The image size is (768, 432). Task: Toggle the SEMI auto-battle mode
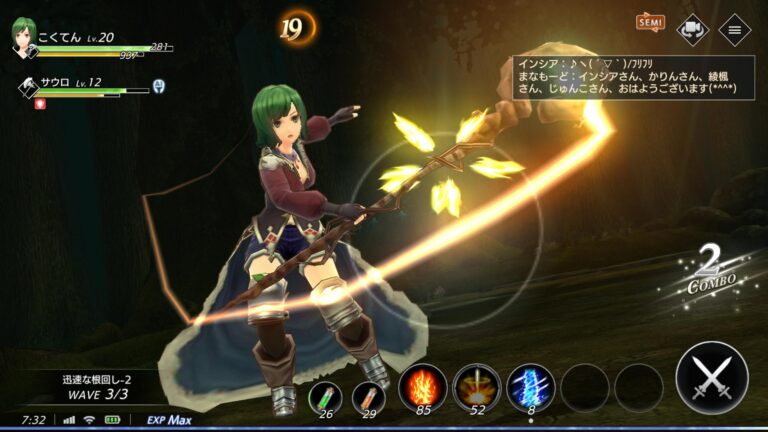pyautogui.click(x=649, y=22)
